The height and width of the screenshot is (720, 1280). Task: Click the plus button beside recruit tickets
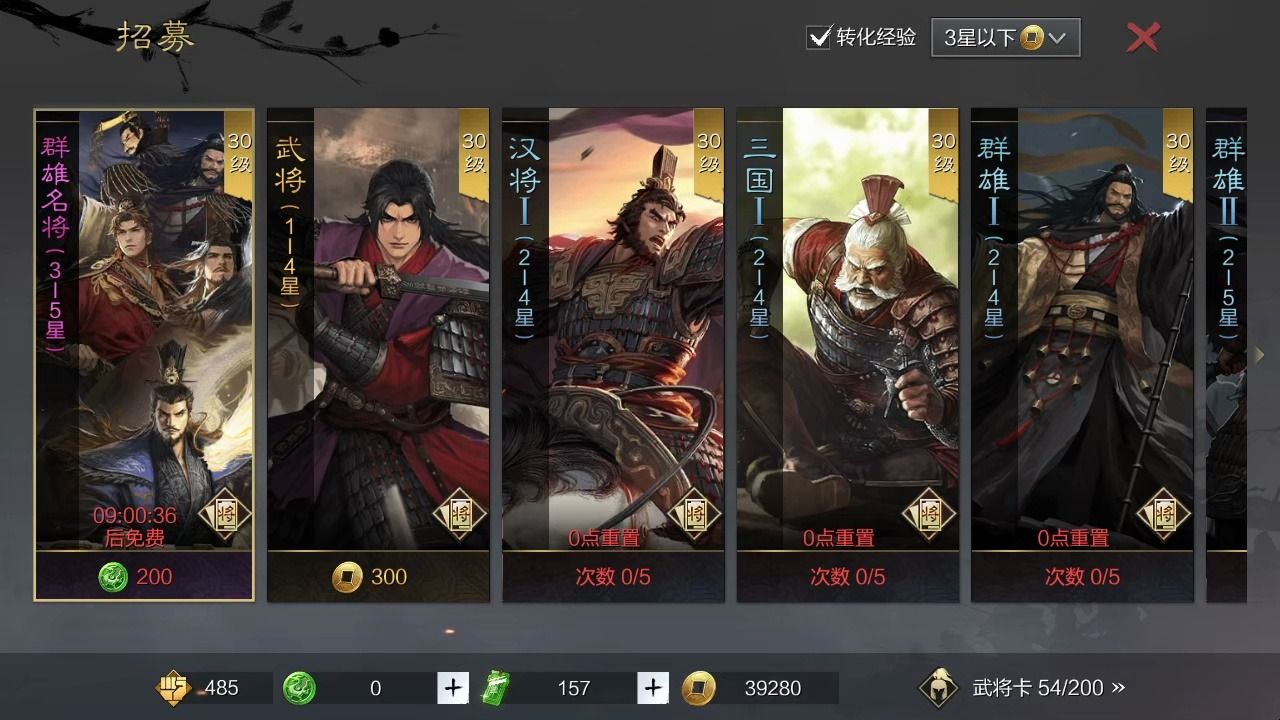[x=651, y=688]
